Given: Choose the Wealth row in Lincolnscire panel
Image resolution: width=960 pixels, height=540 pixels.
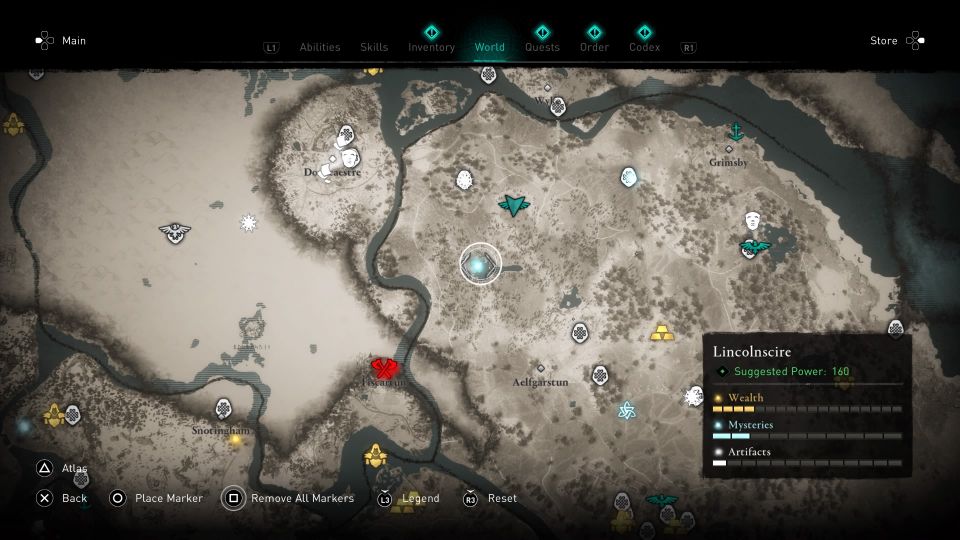Looking at the screenshot, I should click(x=806, y=402).
